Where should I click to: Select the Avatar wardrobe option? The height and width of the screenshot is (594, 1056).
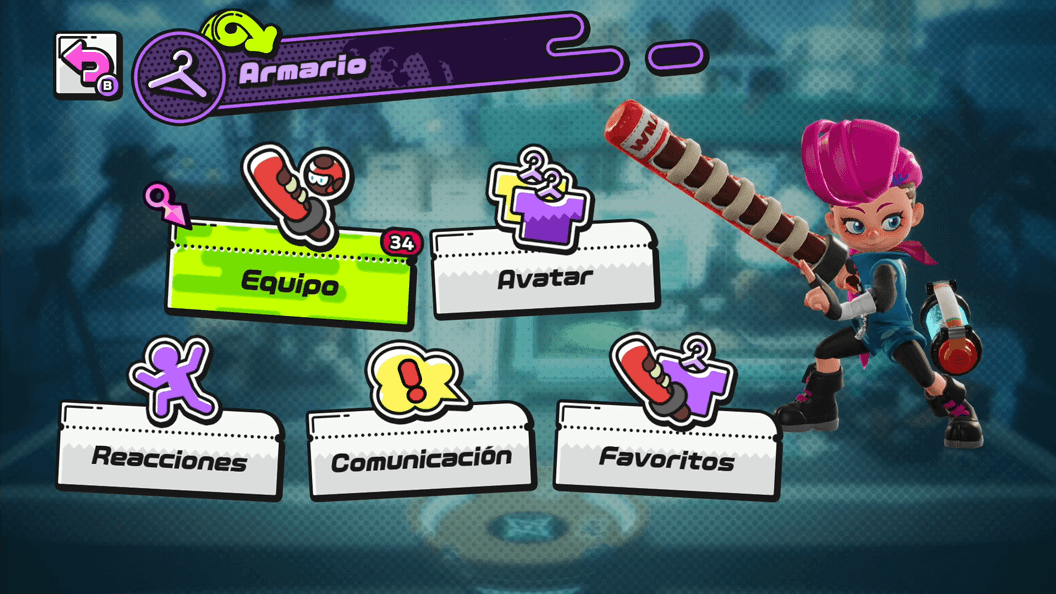pyautogui.click(x=545, y=272)
